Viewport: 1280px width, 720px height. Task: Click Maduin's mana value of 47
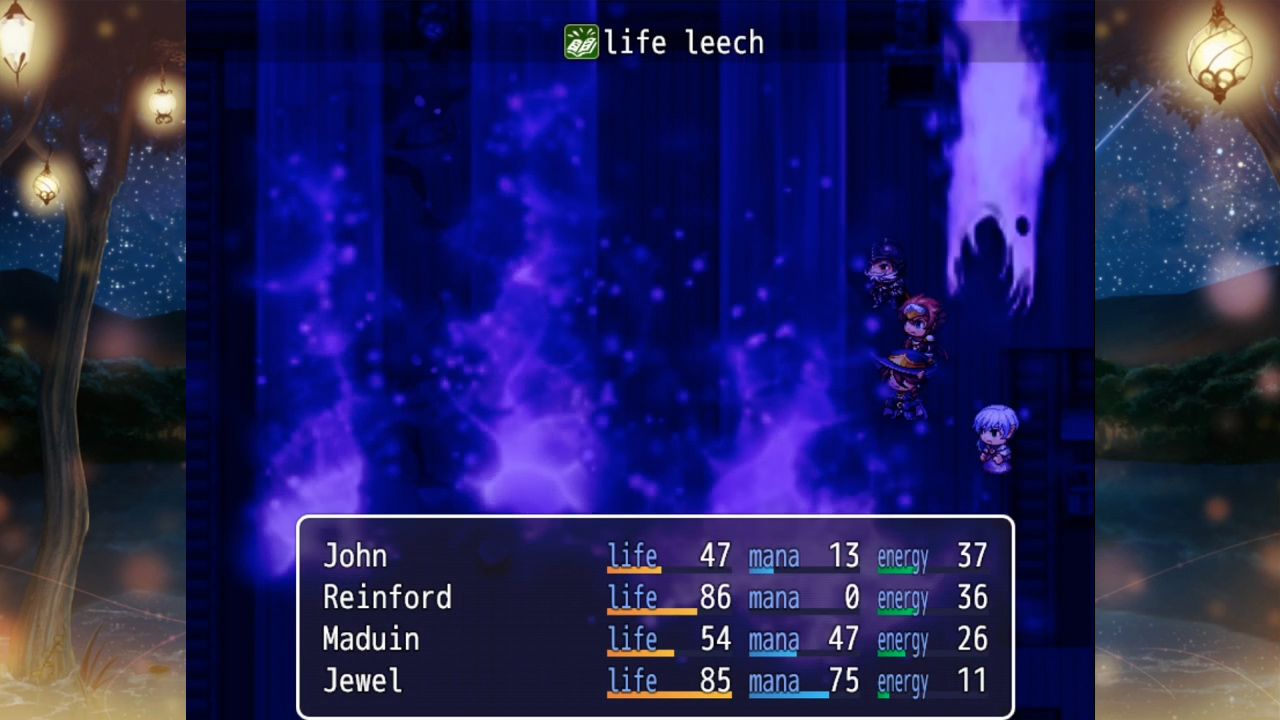pos(842,639)
